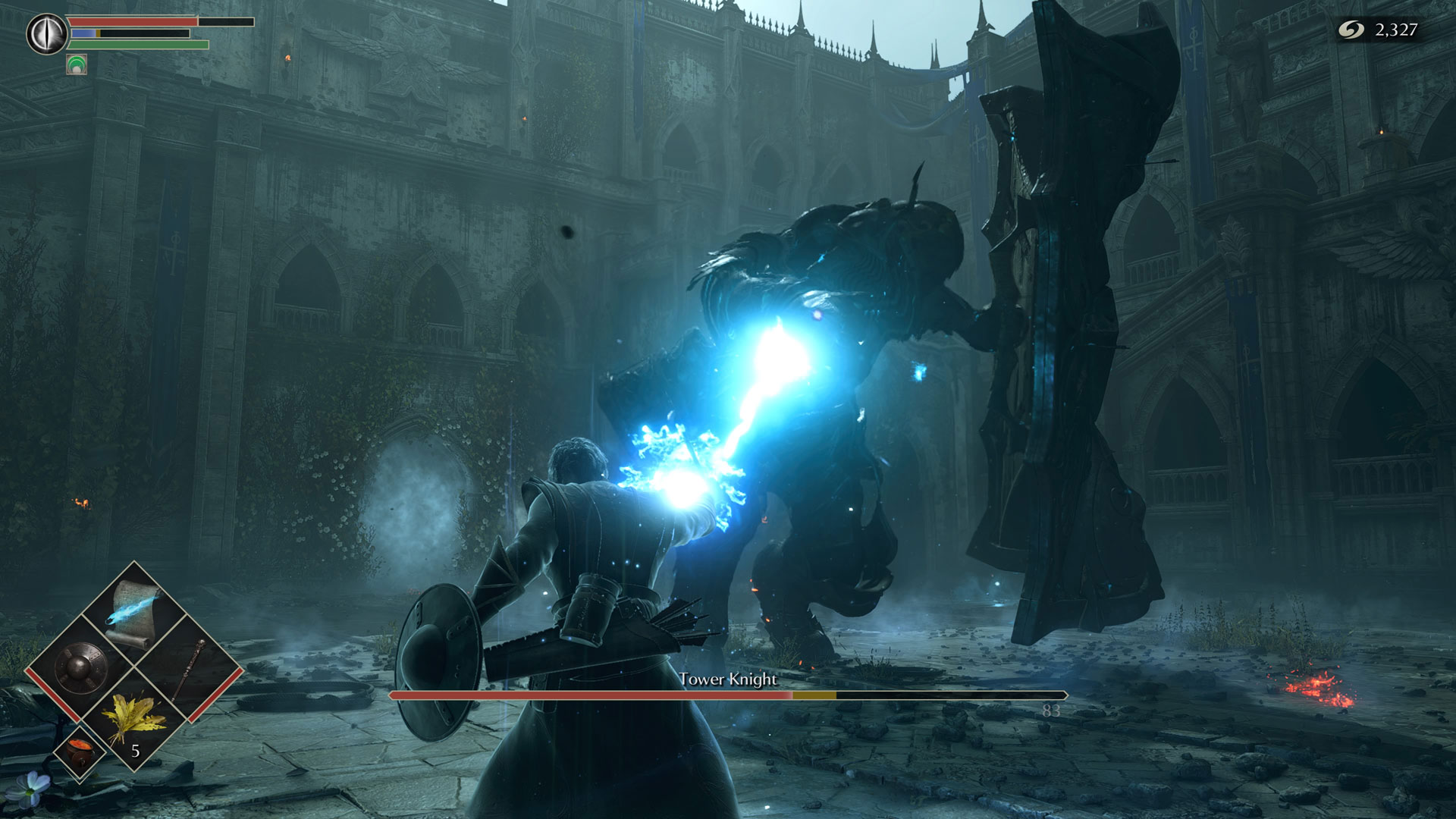The image size is (1456, 819).
Task: Select the small orange pot slot
Action: 79,751
